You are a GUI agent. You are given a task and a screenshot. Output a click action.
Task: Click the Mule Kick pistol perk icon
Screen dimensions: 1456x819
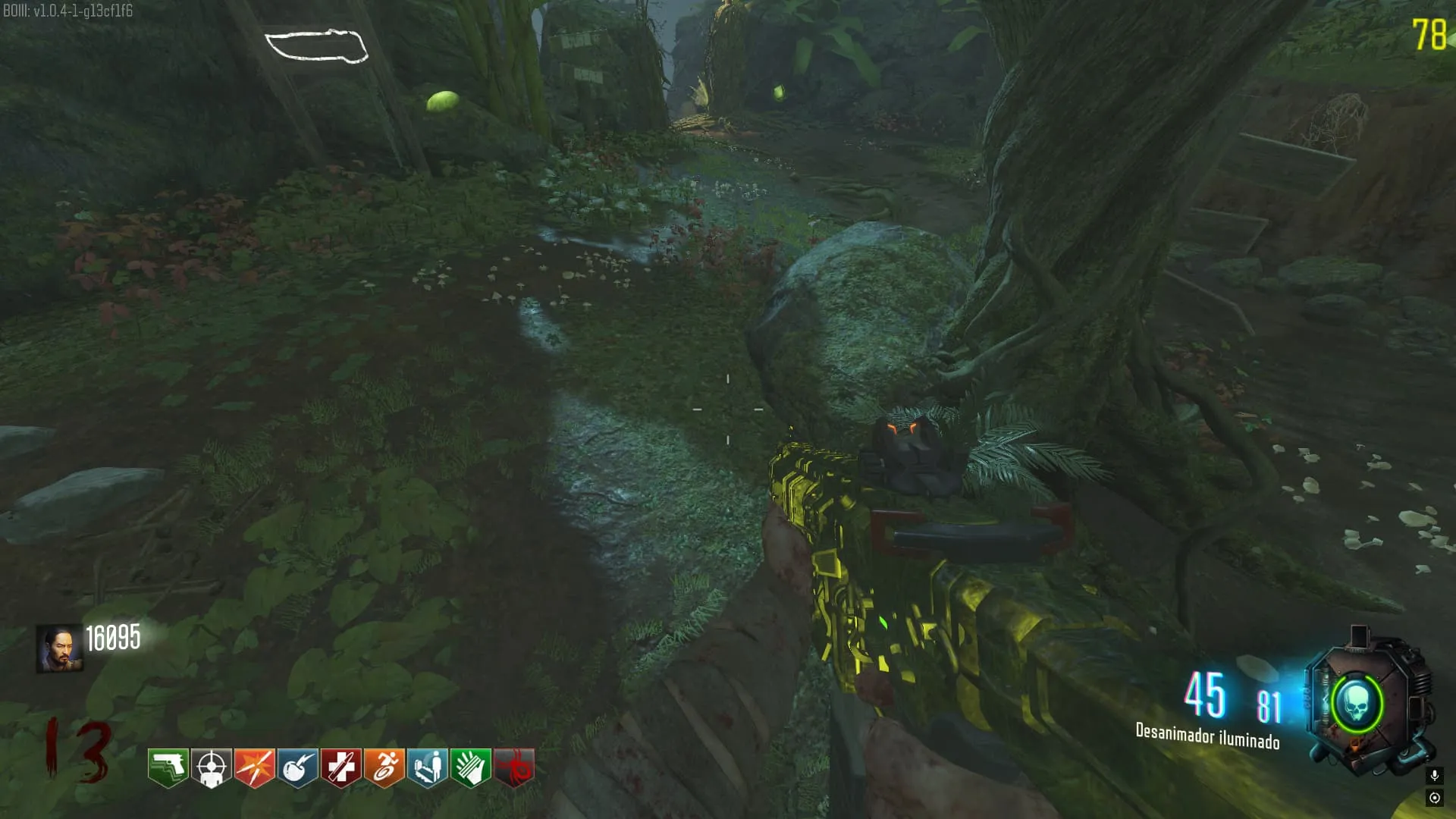(168, 767)
